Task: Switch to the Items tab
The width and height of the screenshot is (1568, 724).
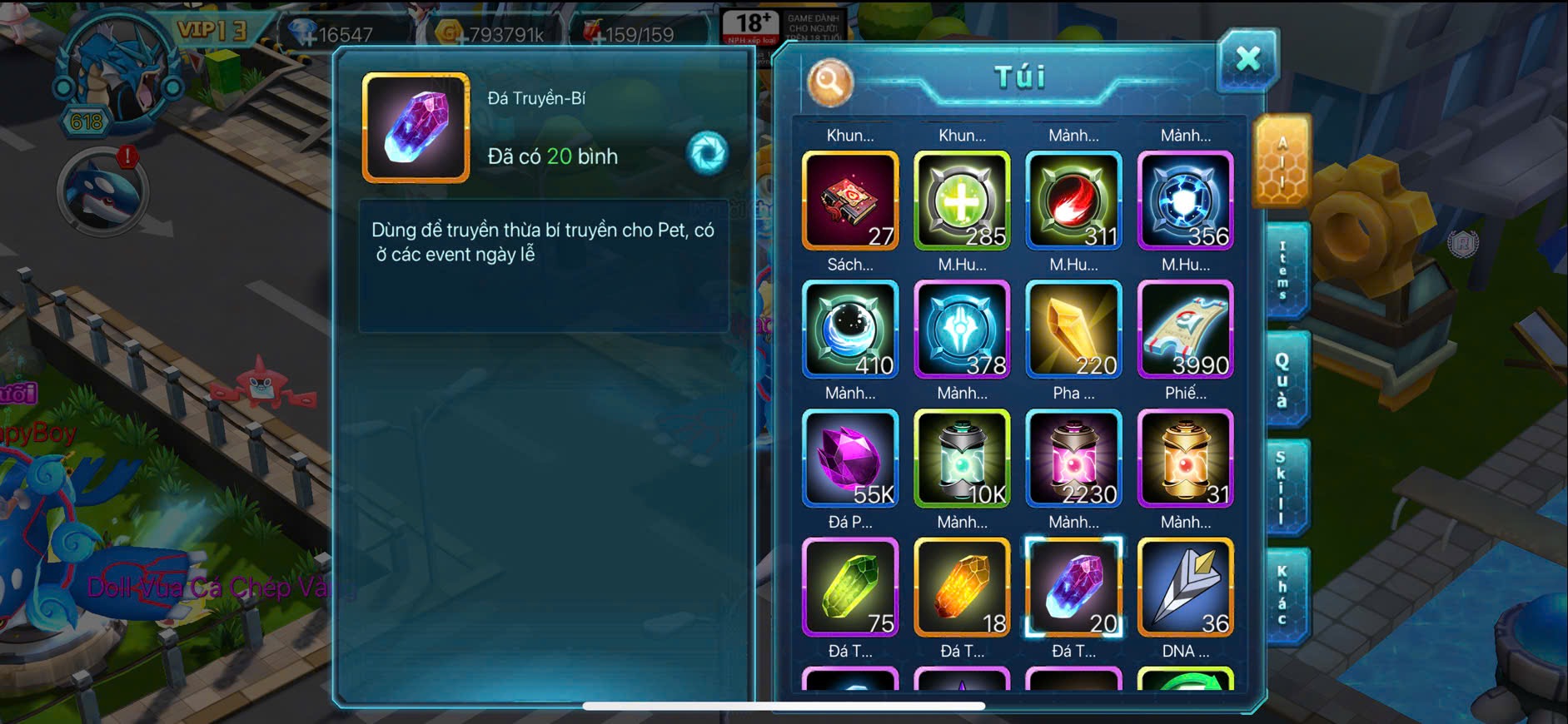Action: 1283,270
